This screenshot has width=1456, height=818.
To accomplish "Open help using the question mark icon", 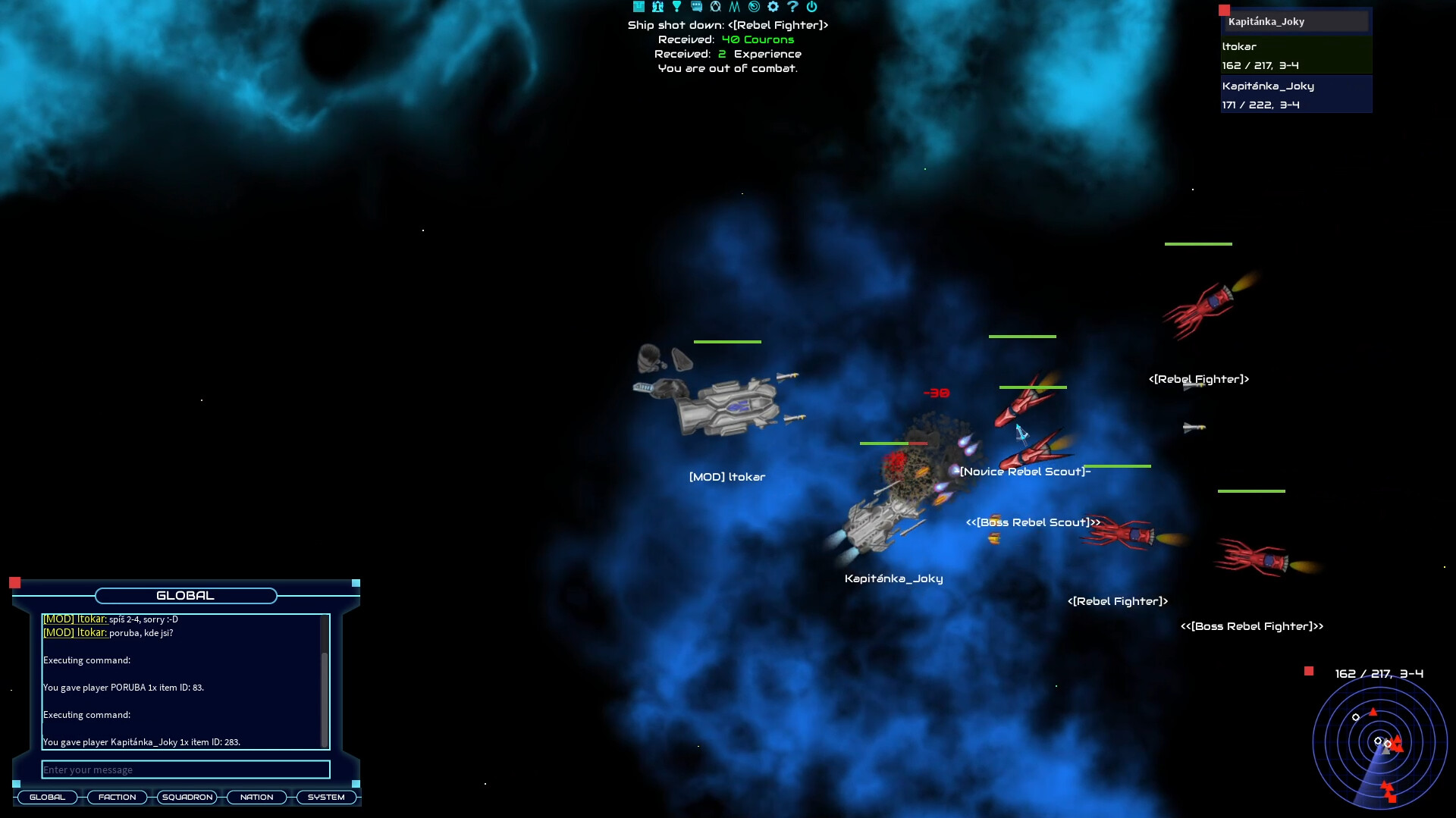I will (792, 7).
